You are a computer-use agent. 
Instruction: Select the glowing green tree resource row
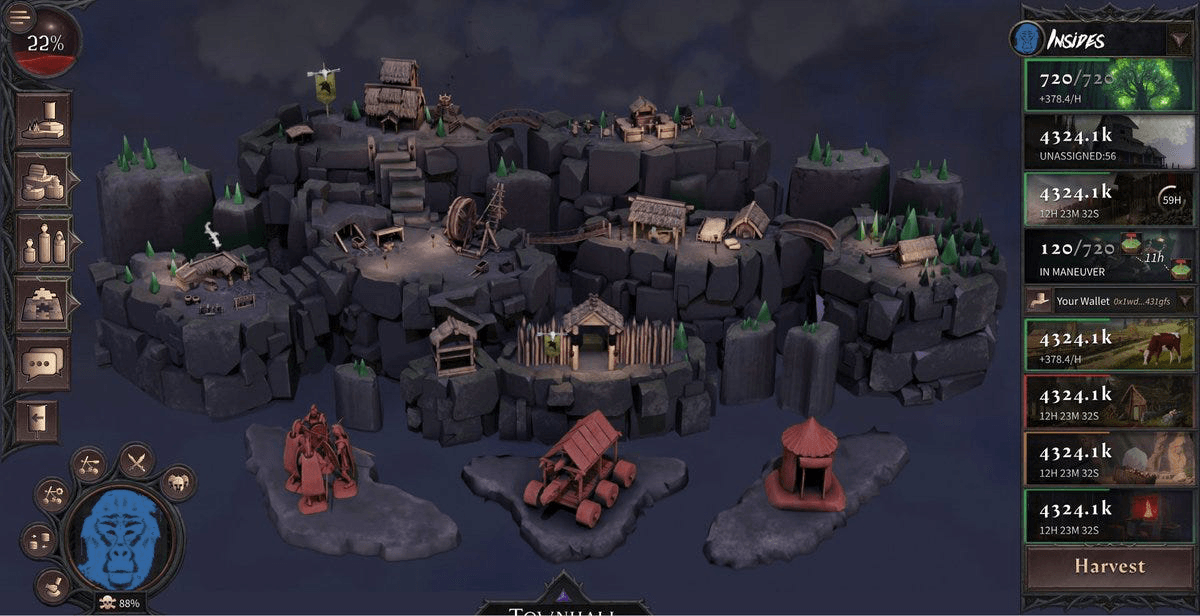click(1109, 83)
